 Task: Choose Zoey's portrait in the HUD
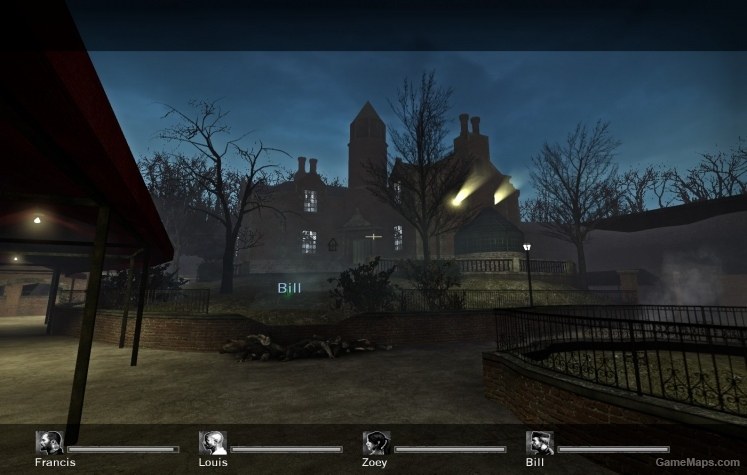377,443
